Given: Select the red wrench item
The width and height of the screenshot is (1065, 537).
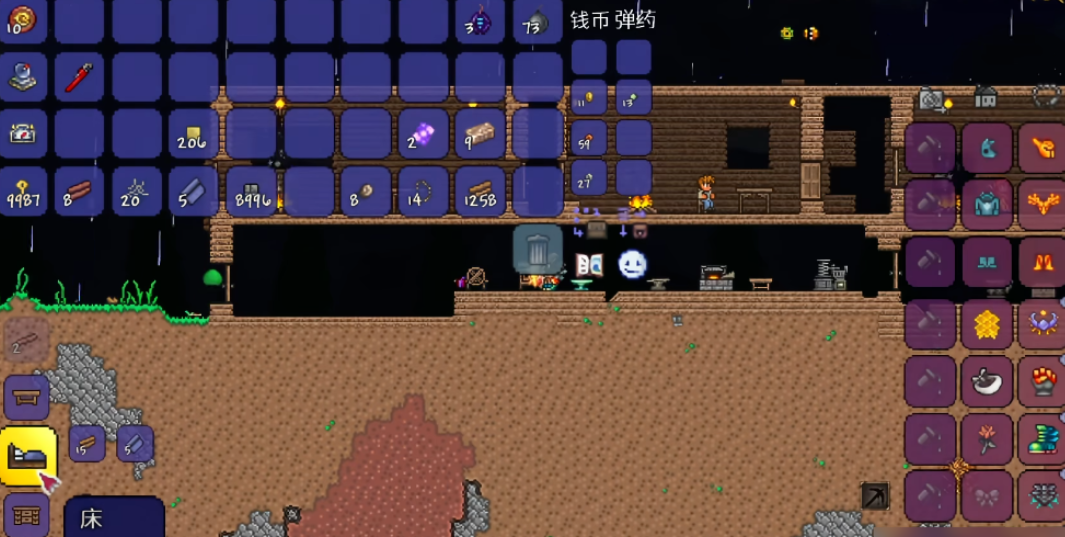Looking at the screenshot, I should pyautogui.click(x=80, y=78).
